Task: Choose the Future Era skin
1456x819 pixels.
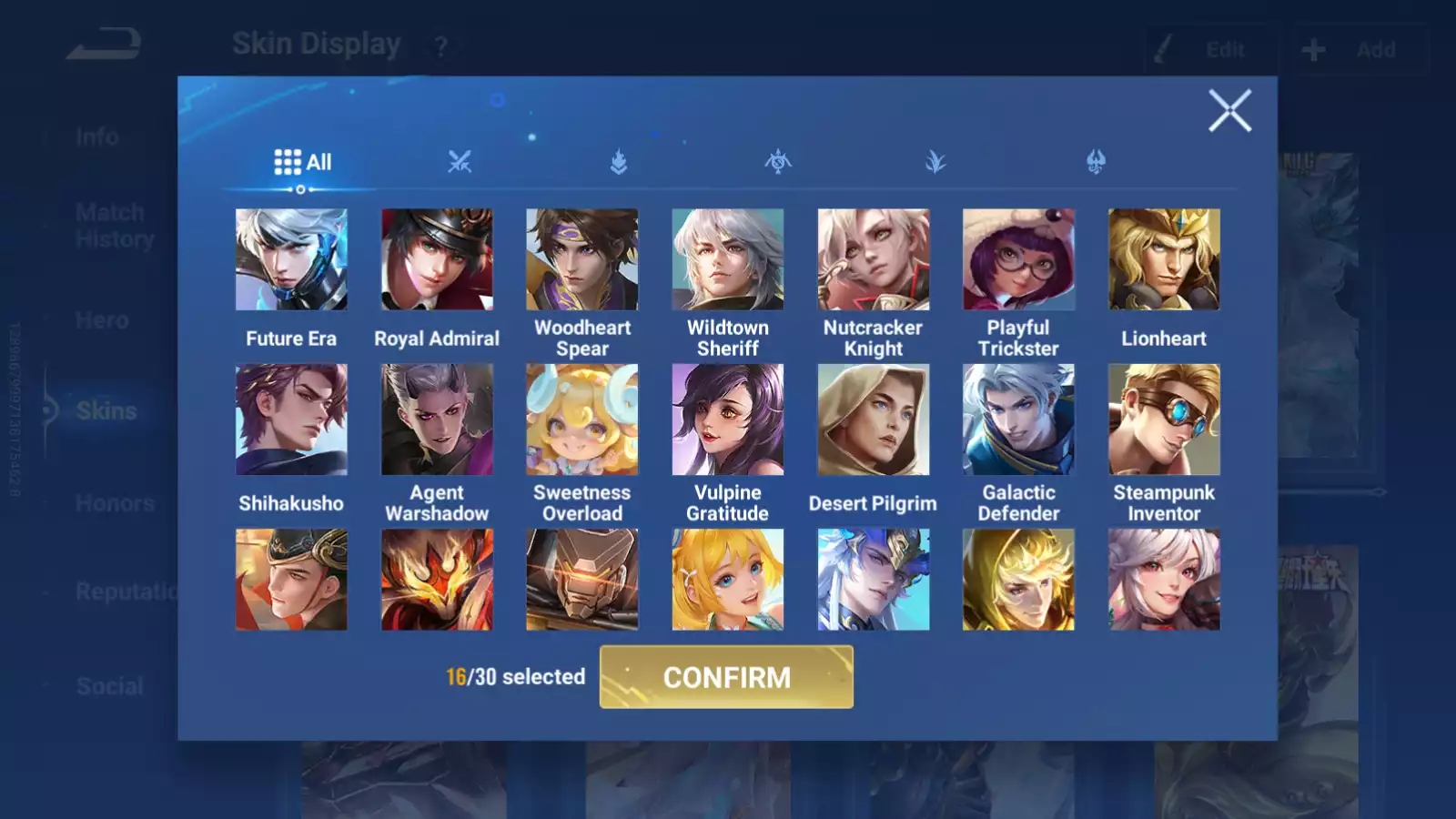Action: [x=291, y=260]
